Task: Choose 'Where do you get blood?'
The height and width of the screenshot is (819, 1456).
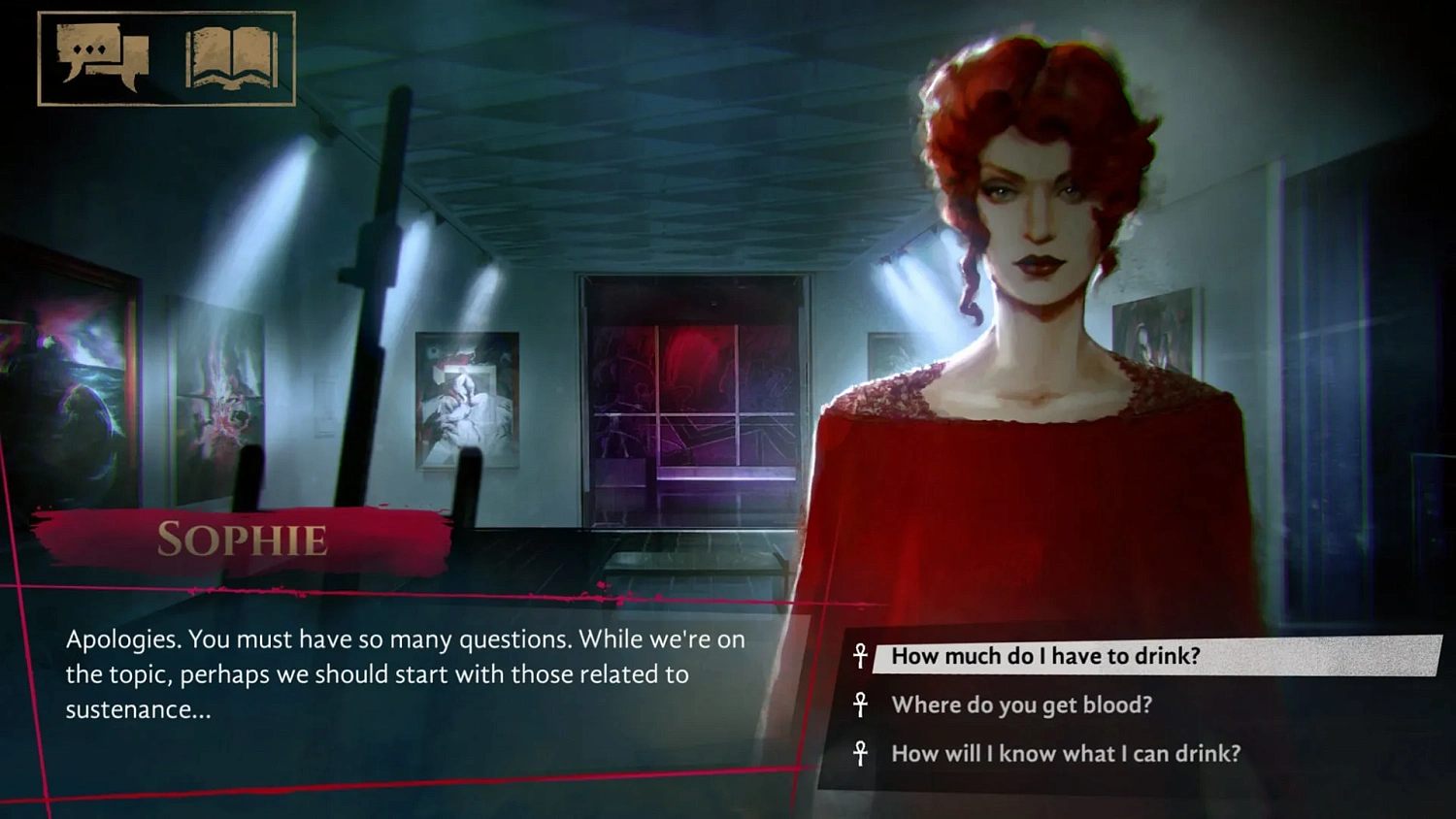Action: point(1021,705)
